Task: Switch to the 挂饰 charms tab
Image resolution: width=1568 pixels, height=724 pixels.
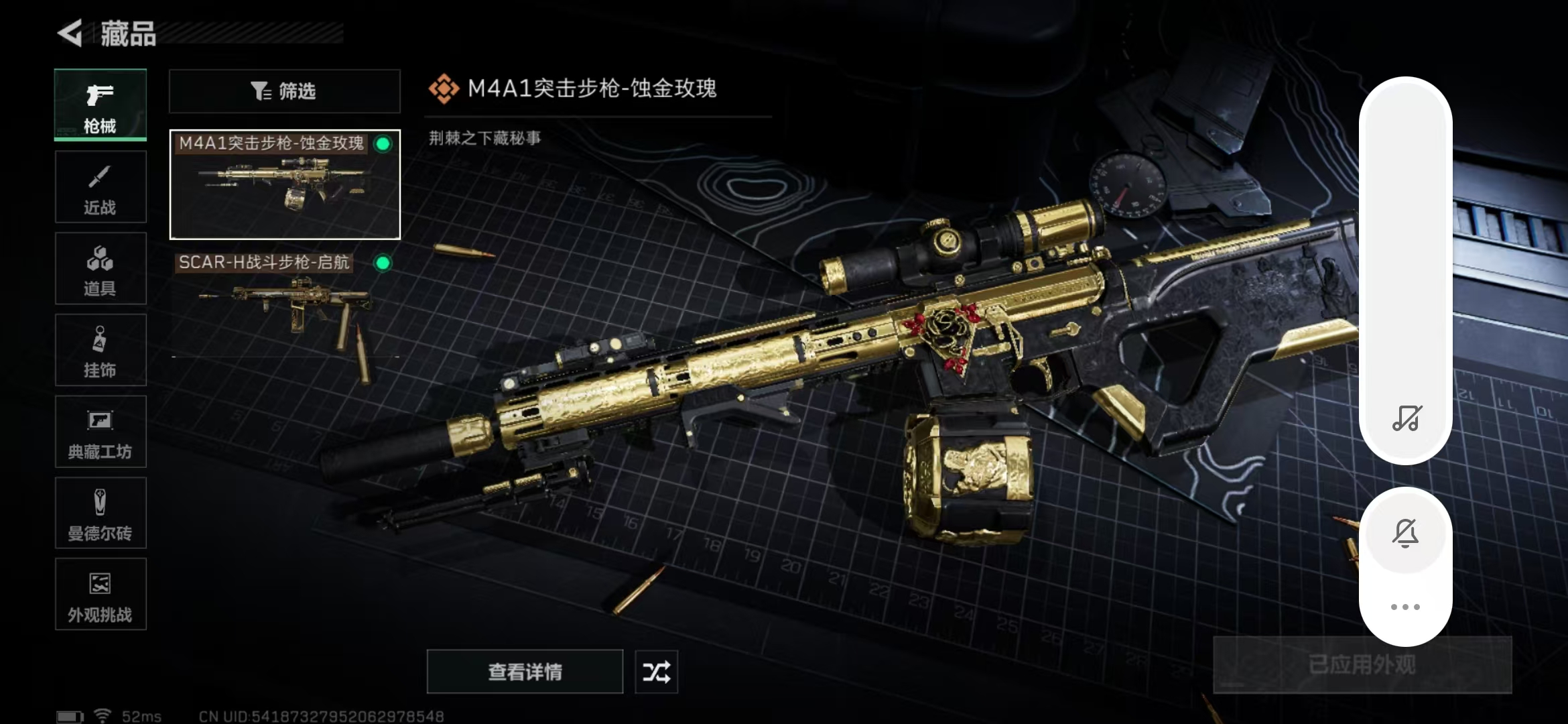Action: [x=101, y=351]
